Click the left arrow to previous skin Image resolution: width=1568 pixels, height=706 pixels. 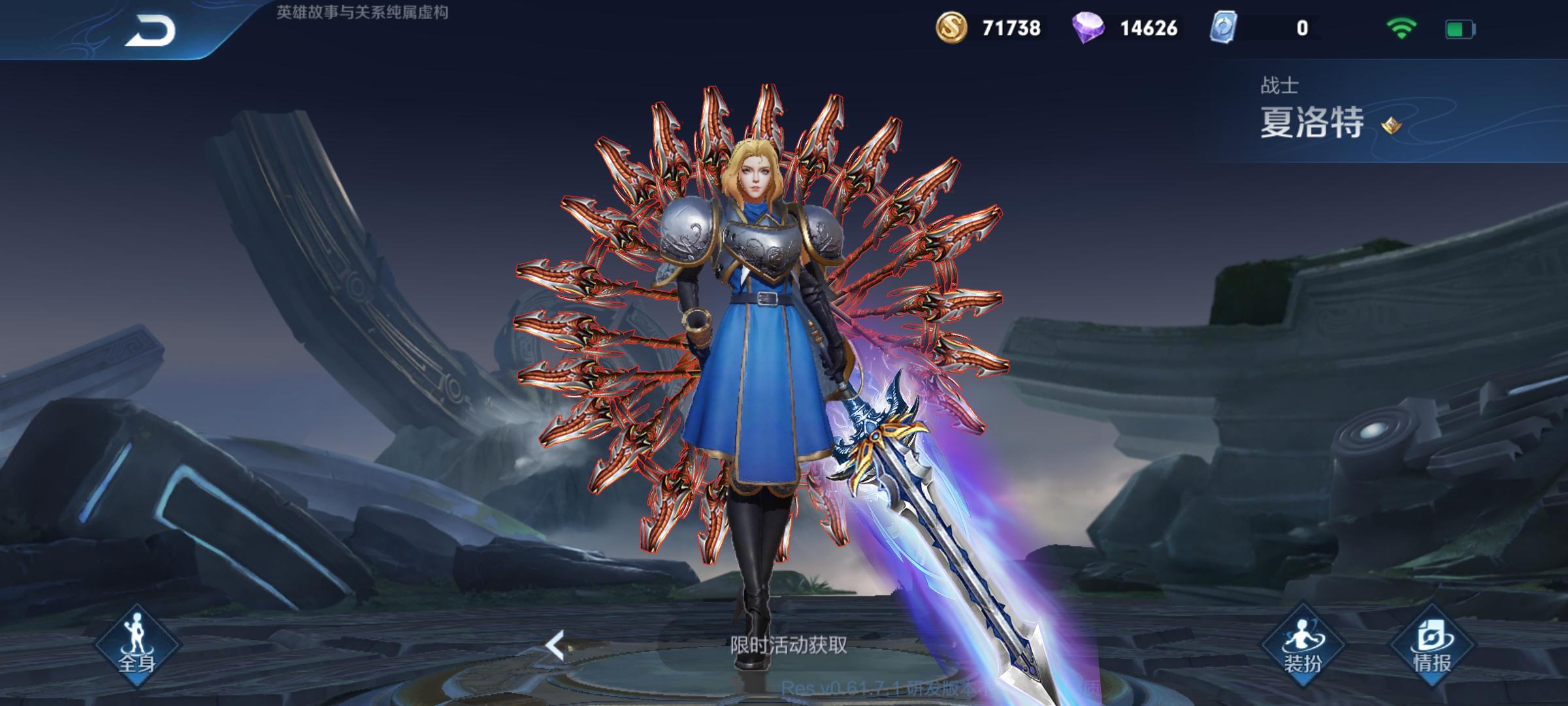pos(555,645)
